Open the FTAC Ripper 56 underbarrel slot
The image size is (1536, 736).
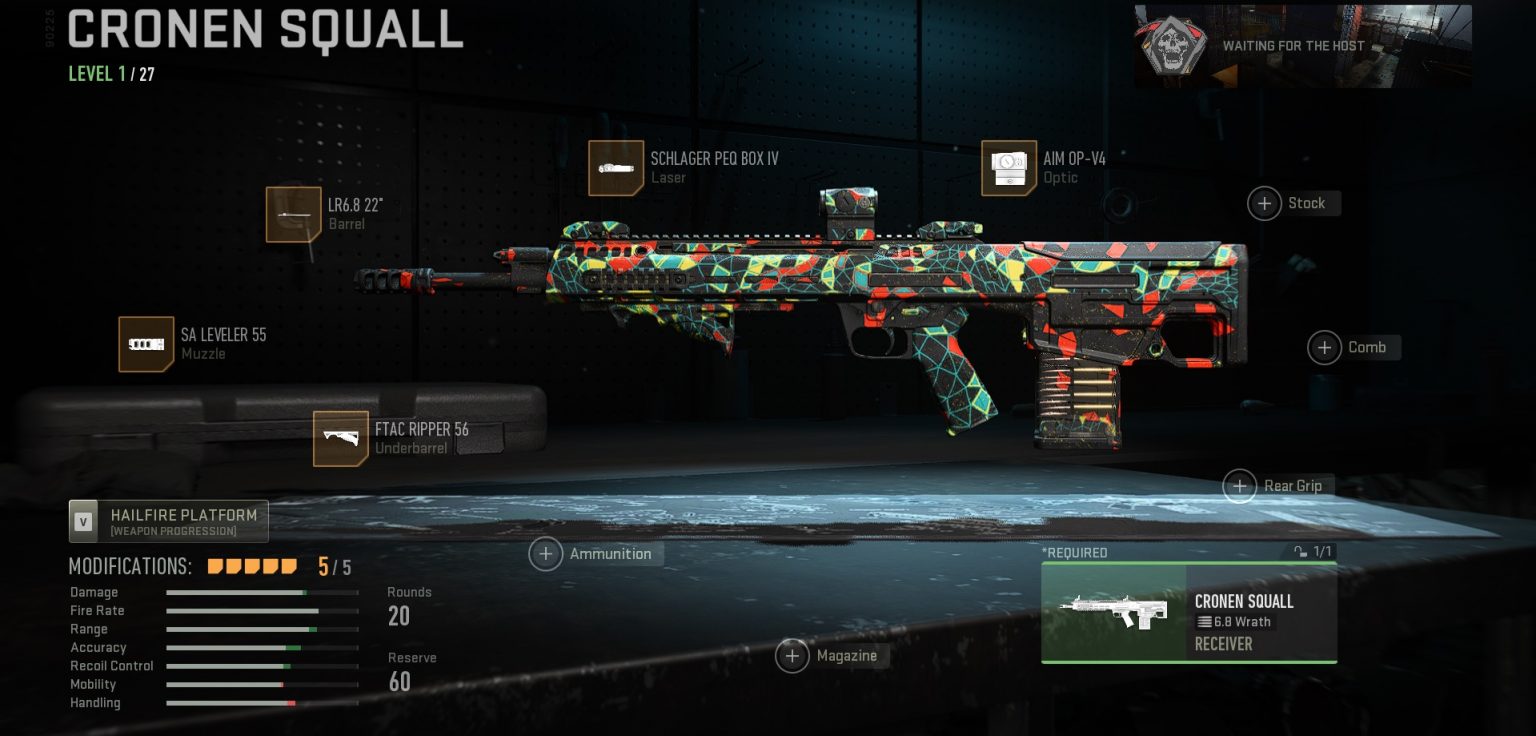tap(341, 439)
